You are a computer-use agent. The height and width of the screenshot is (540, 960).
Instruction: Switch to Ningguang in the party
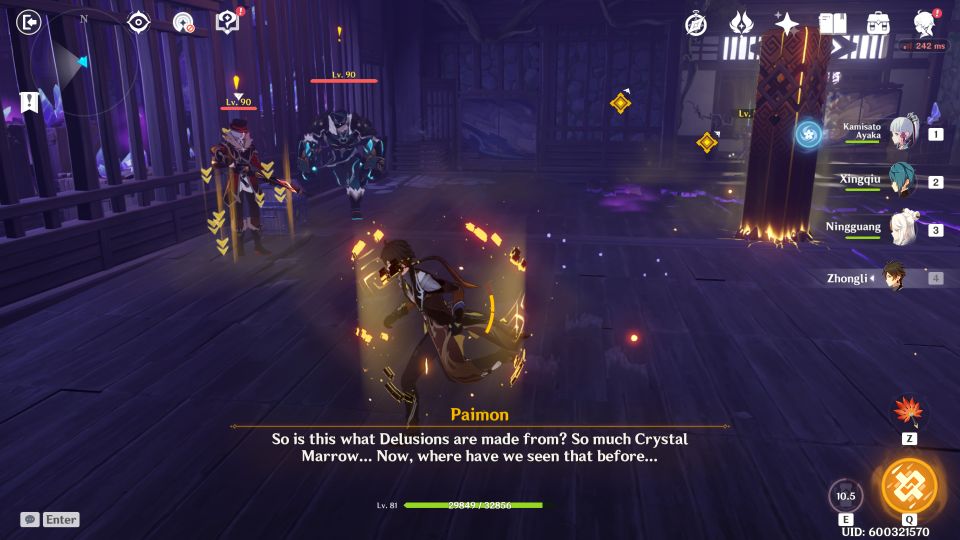[903, 229]
